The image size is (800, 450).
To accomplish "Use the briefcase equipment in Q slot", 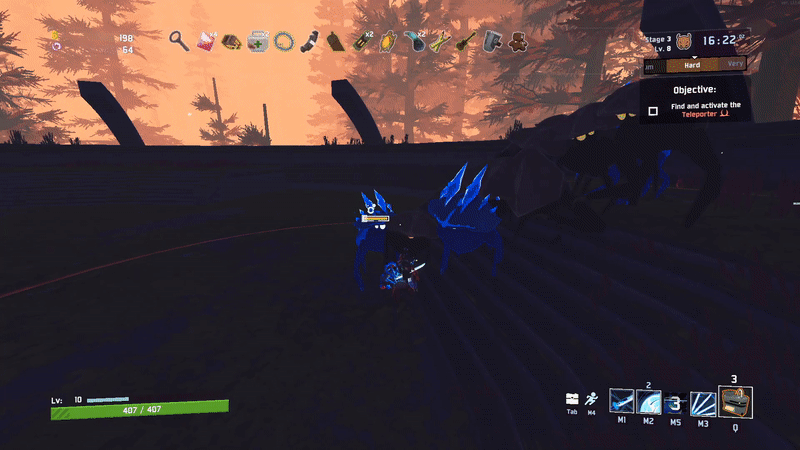I will coord(735,402).
